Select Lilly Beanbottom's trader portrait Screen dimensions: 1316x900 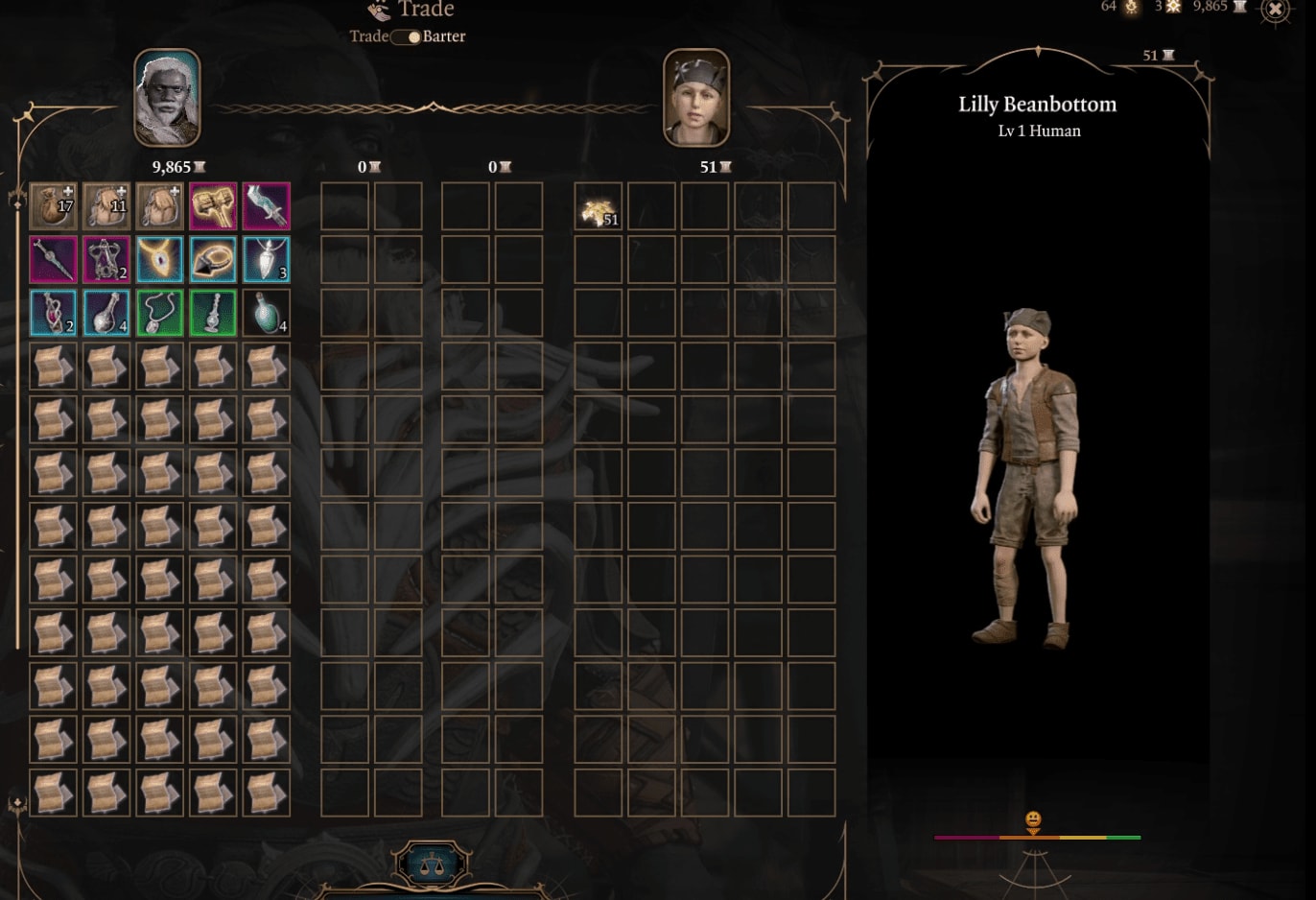696,98
